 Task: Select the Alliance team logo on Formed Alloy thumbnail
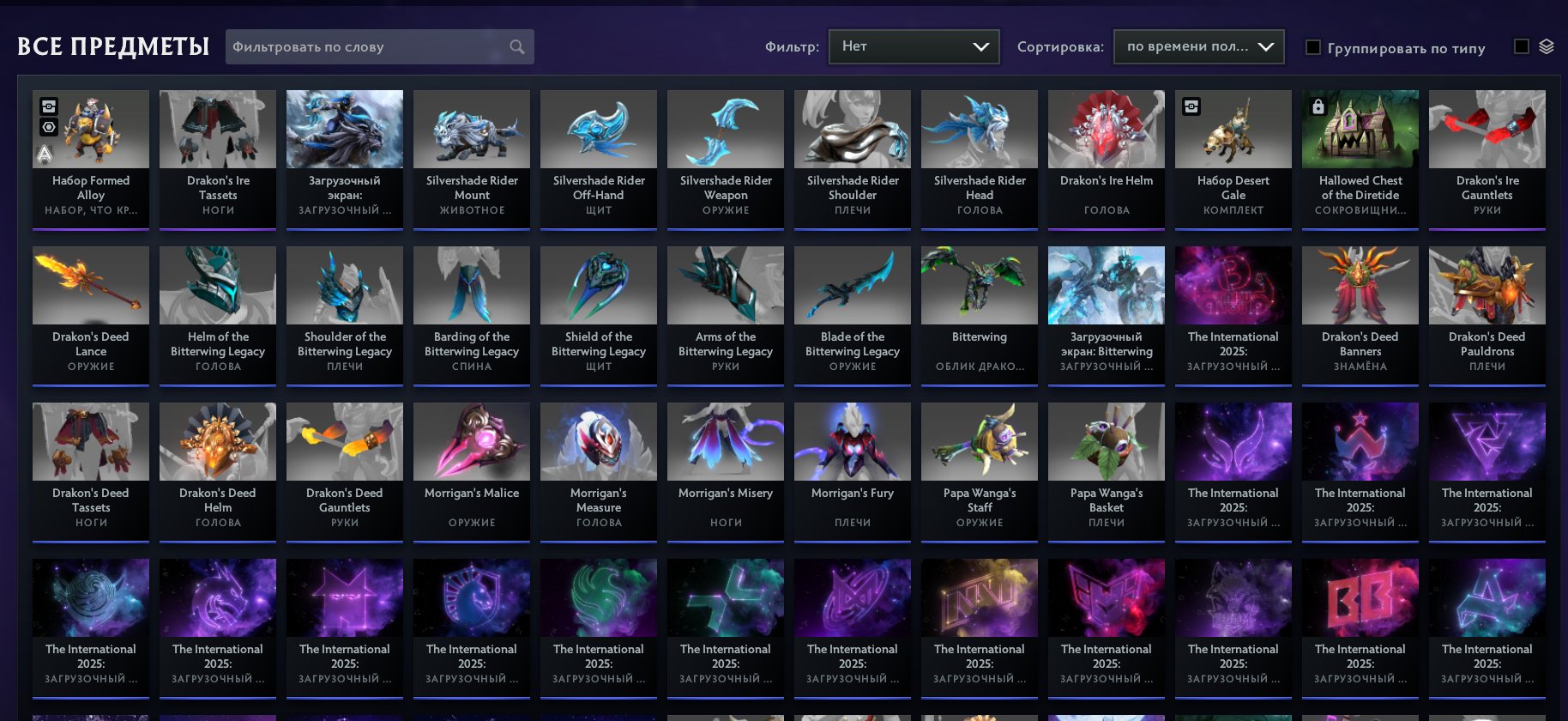coord(43,154)
